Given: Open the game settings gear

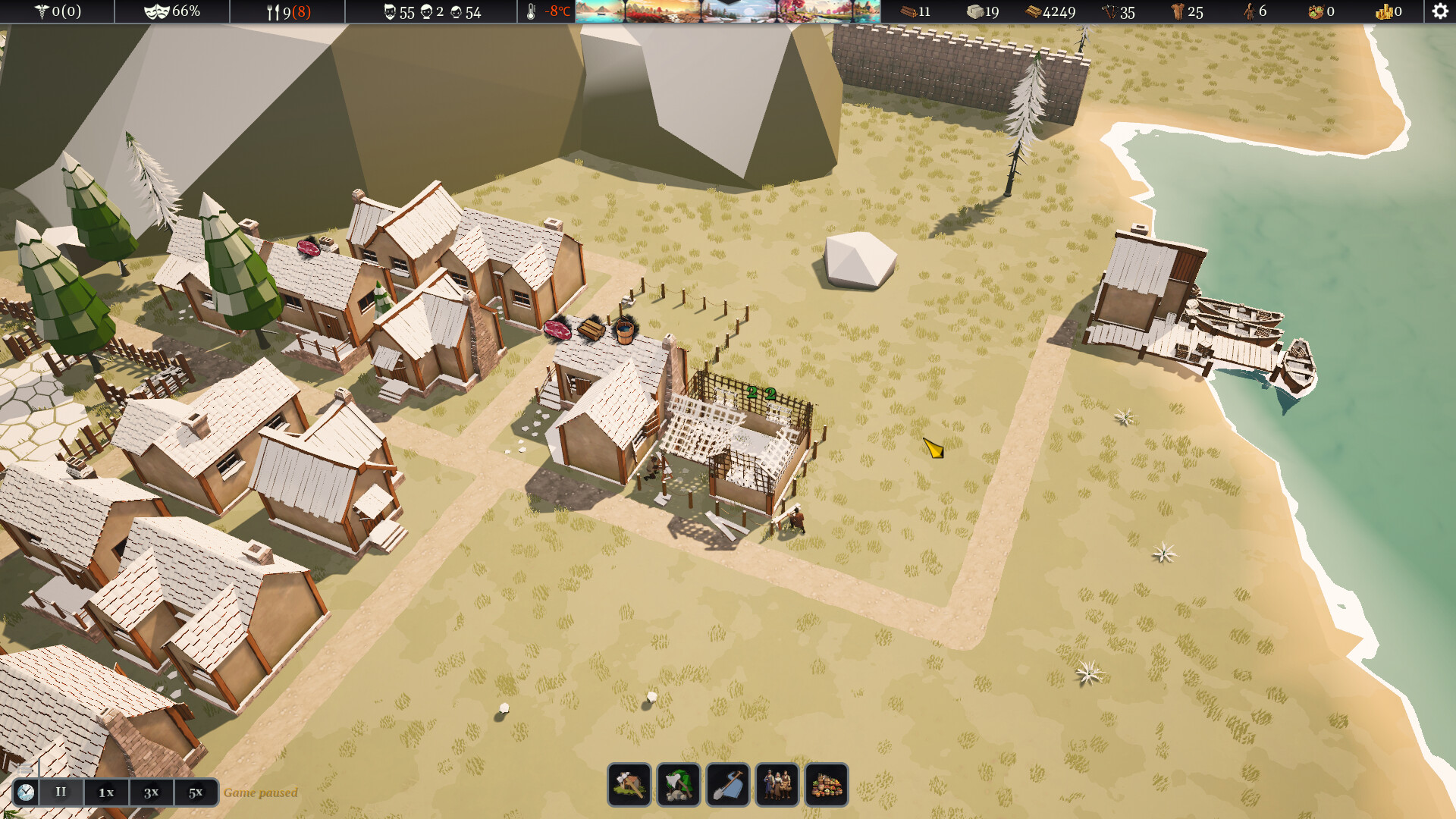Looking at the screenshot, I should [1440, 11].
